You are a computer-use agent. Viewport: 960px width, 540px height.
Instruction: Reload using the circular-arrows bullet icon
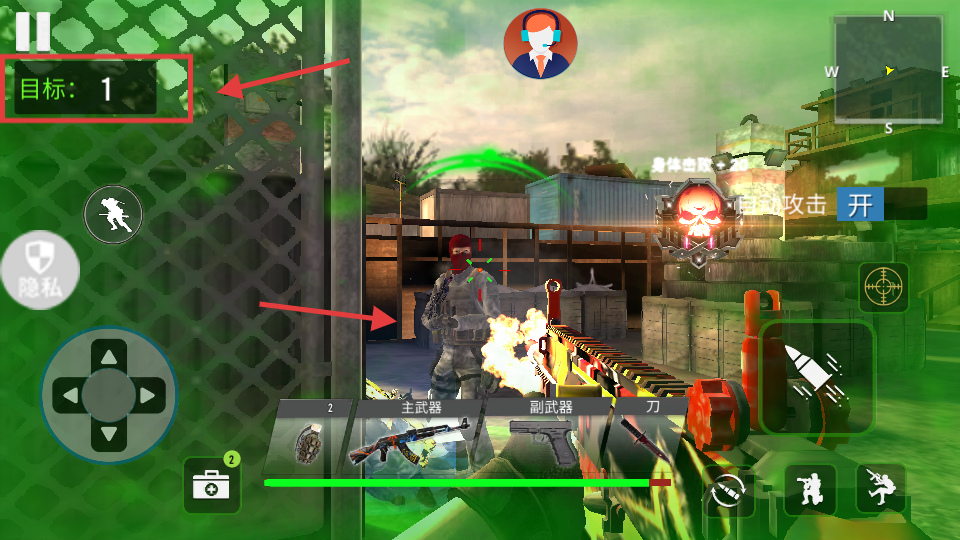click(x=729, y=491)
